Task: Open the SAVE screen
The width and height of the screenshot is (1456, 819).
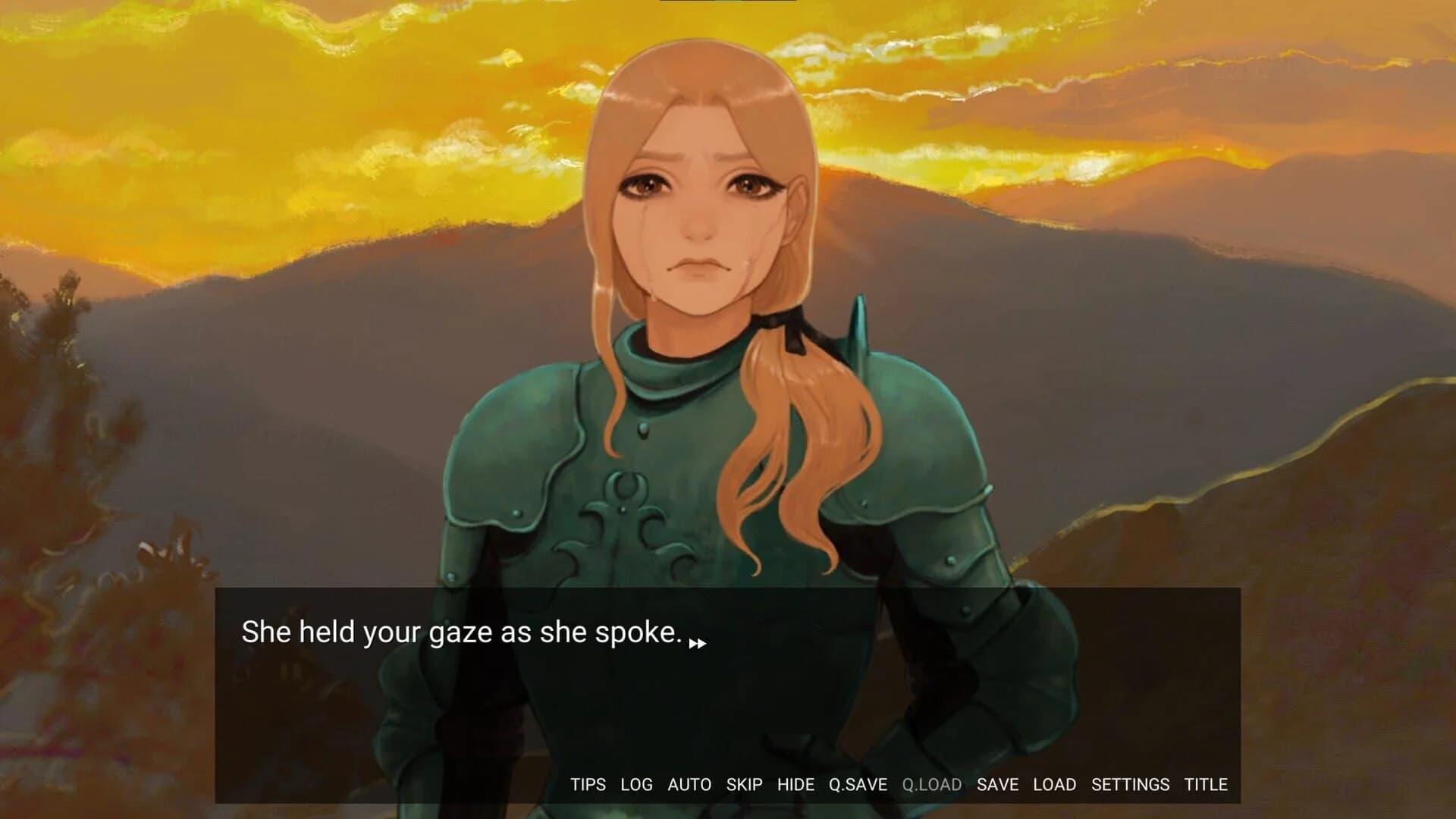Action: coord(997,786)
